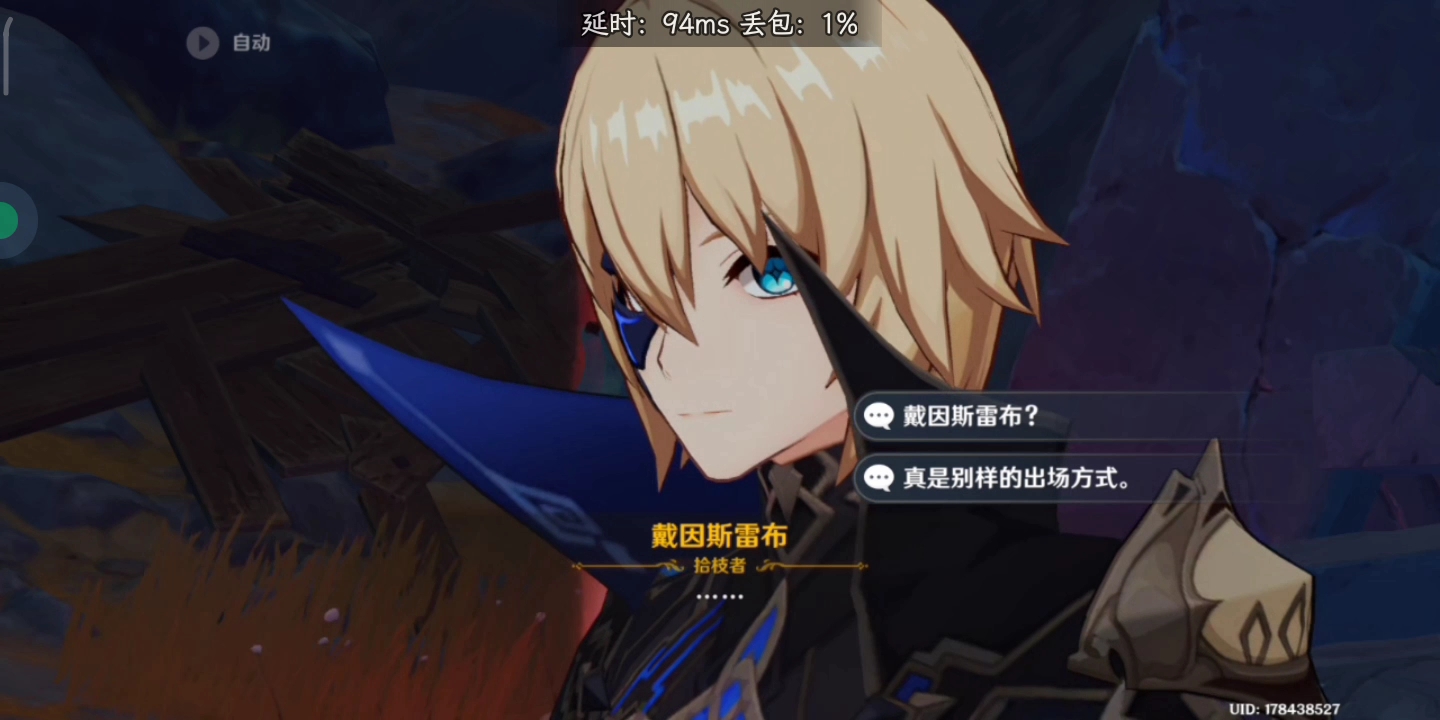Click the NPC name 戴因斯雷布

[718, 536]
